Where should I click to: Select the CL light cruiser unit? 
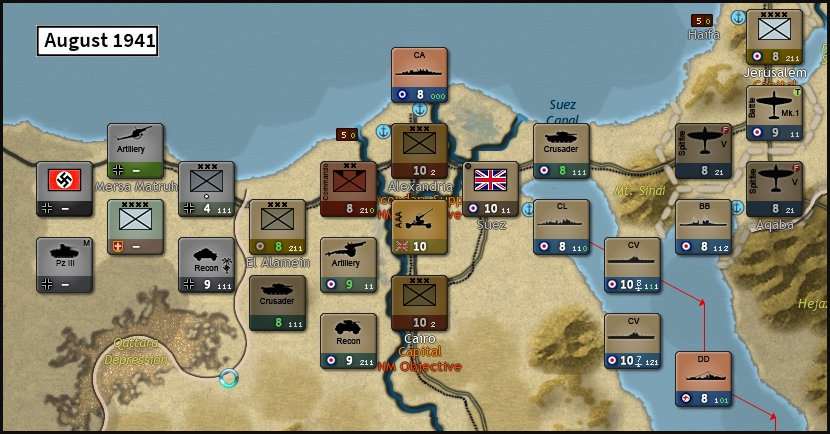(561, 227)
